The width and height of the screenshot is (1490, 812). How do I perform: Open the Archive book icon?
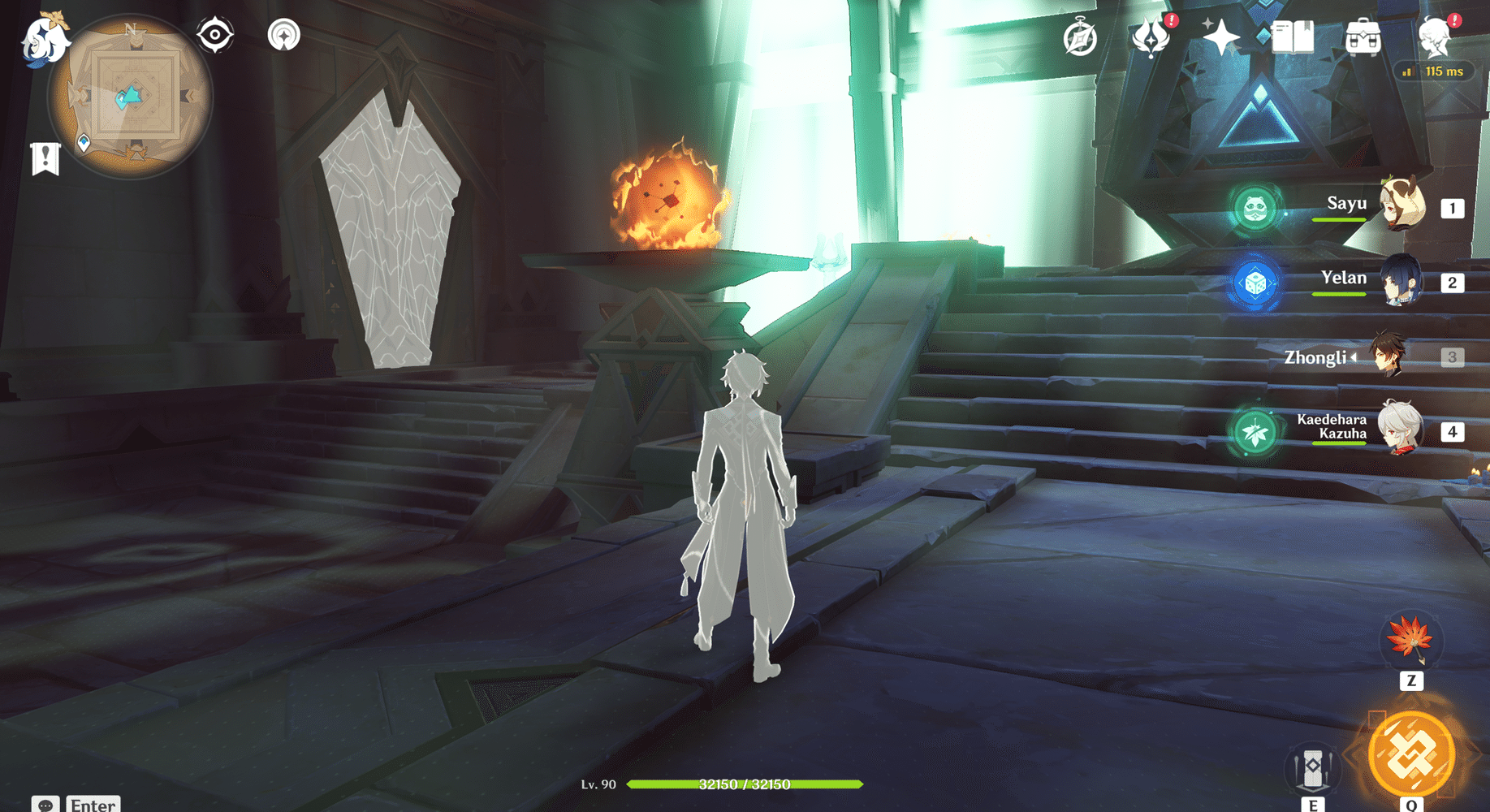(1293, 37)
